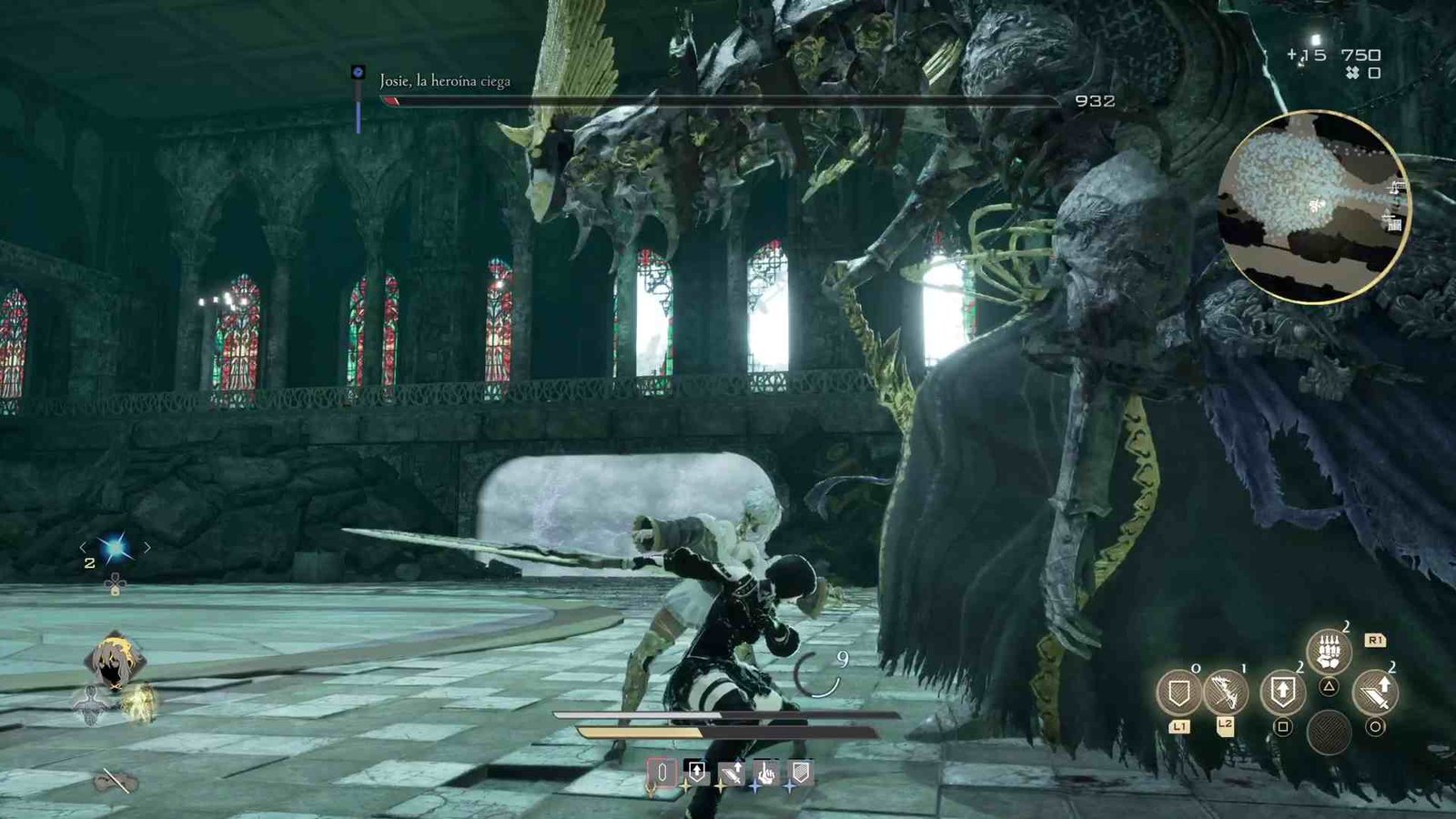Viewport: 1456px width, 819px height.
Task: Select the faded body silhouette icon
Action: 92,706
